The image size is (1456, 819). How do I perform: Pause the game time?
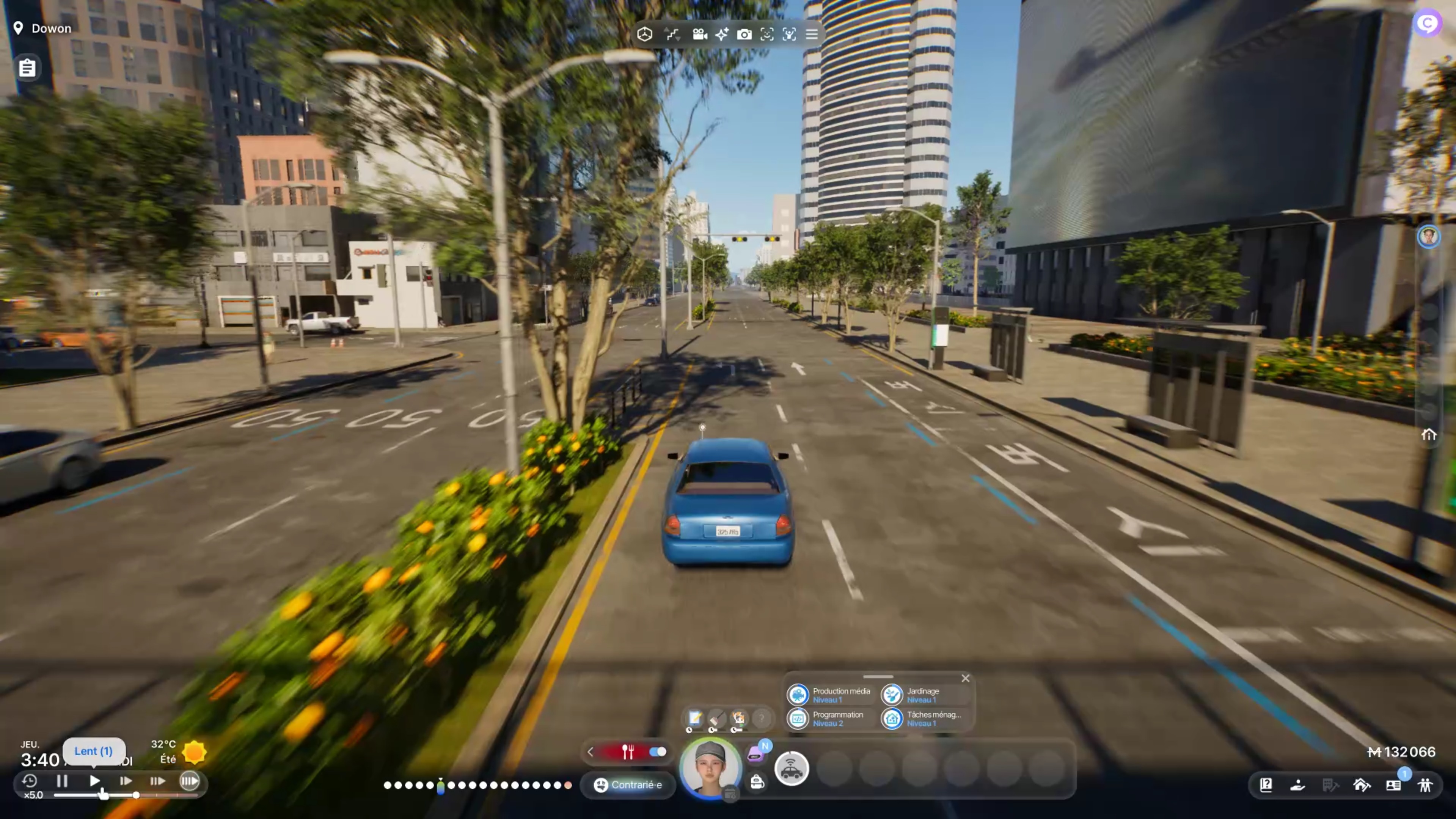pos(62,781)
